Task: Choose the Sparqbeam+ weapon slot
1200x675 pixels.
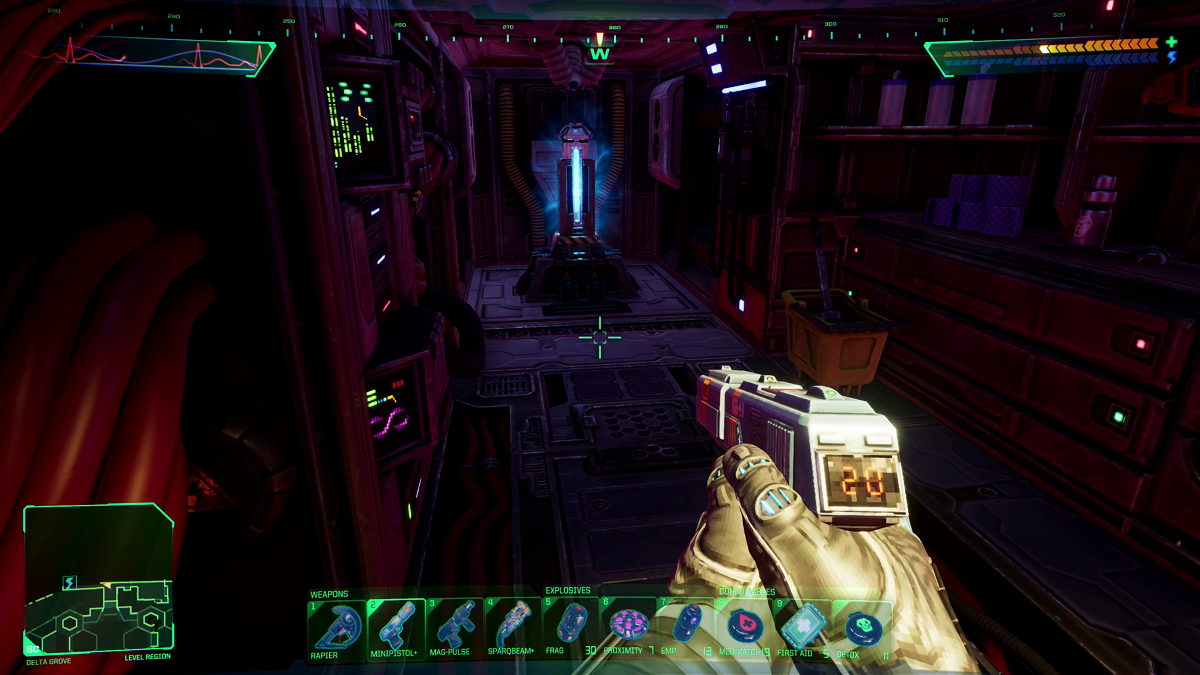Action: tap(513, 627)
